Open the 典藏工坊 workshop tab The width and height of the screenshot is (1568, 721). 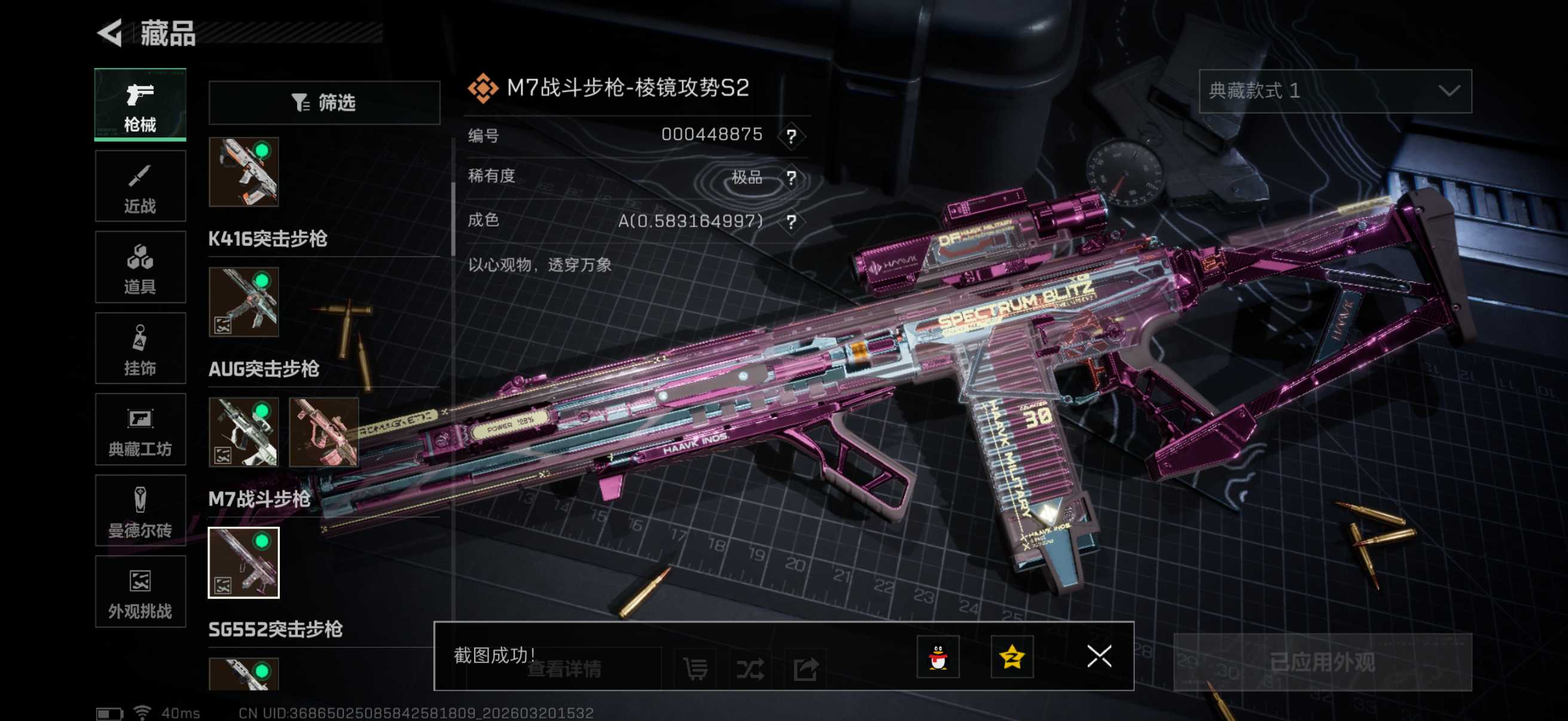(140, 430)
